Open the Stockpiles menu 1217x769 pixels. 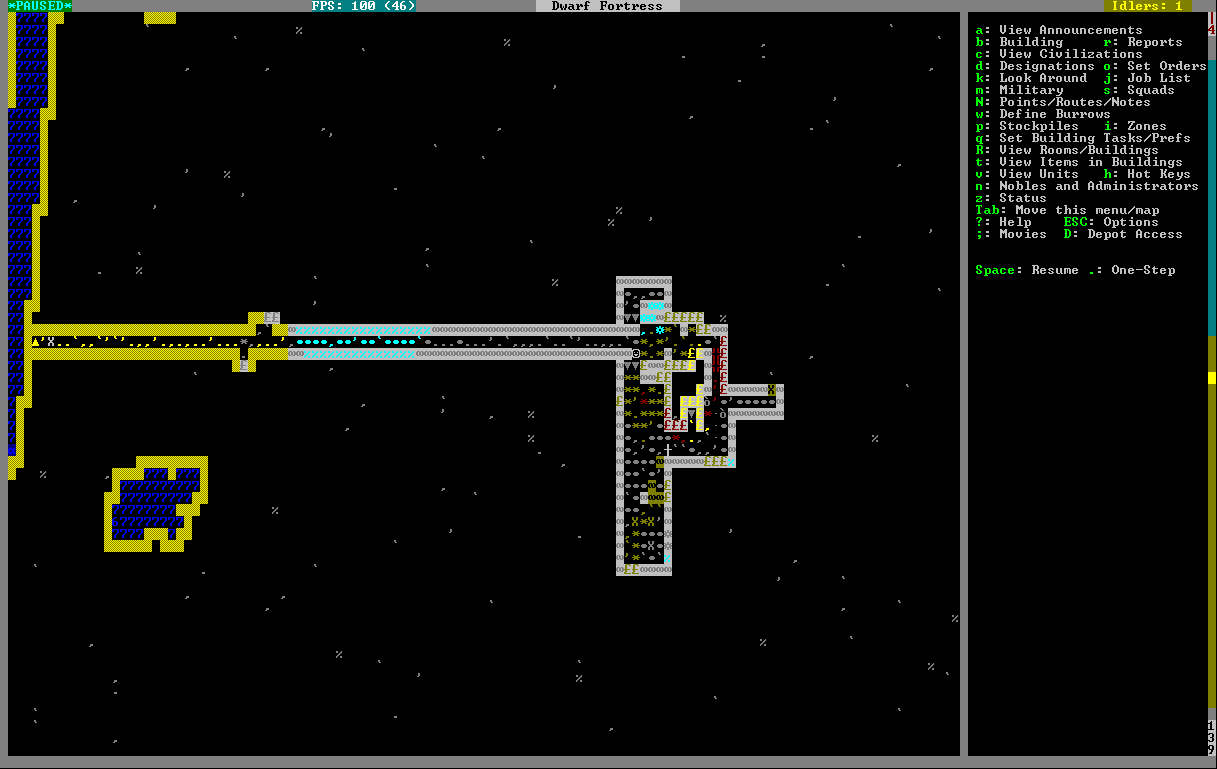click(1038, 126)
